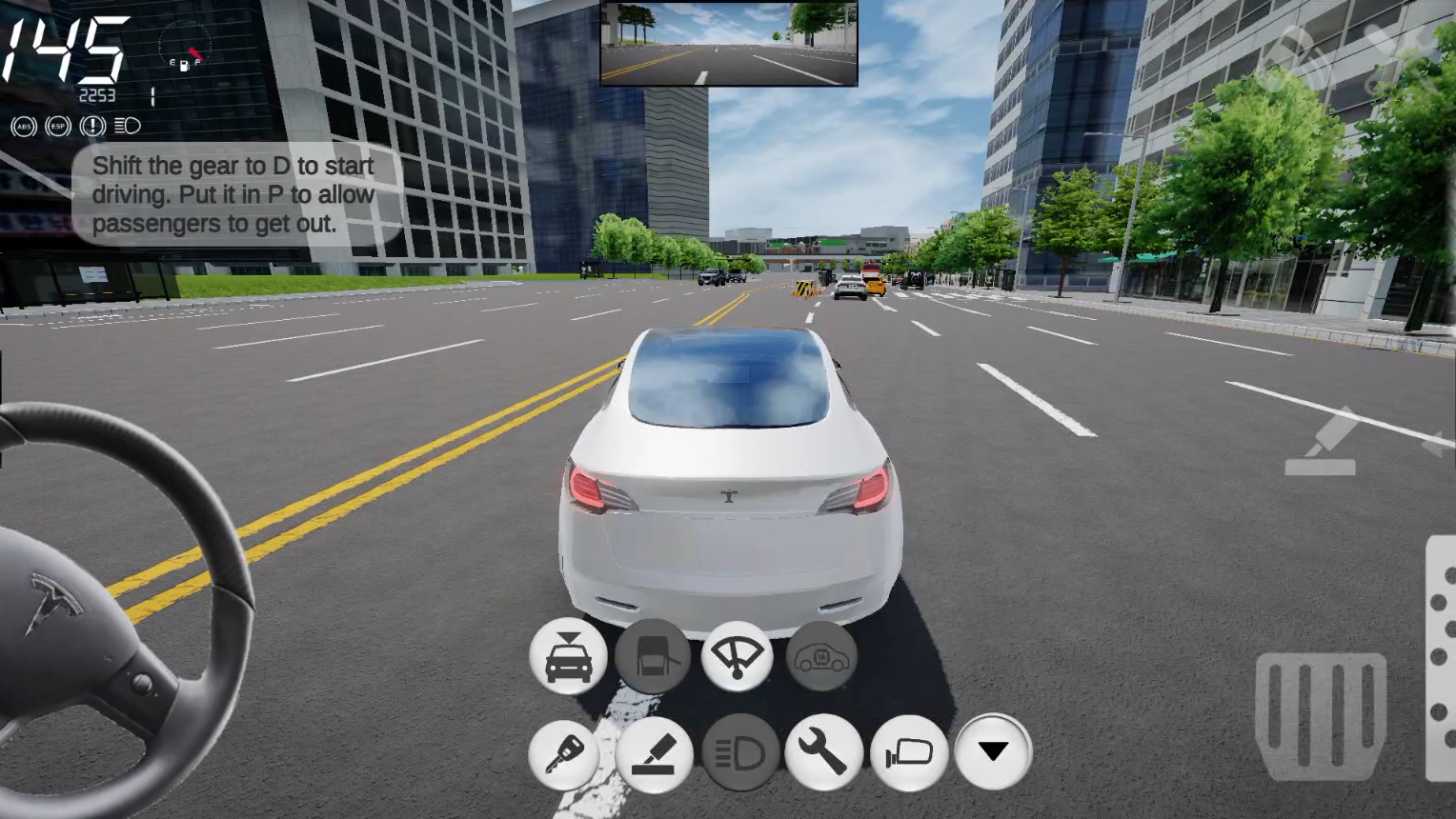Tap the camera view change car button
Image resolution: width=1456 pixels, height=819 pixels.
tap(568, 656)
